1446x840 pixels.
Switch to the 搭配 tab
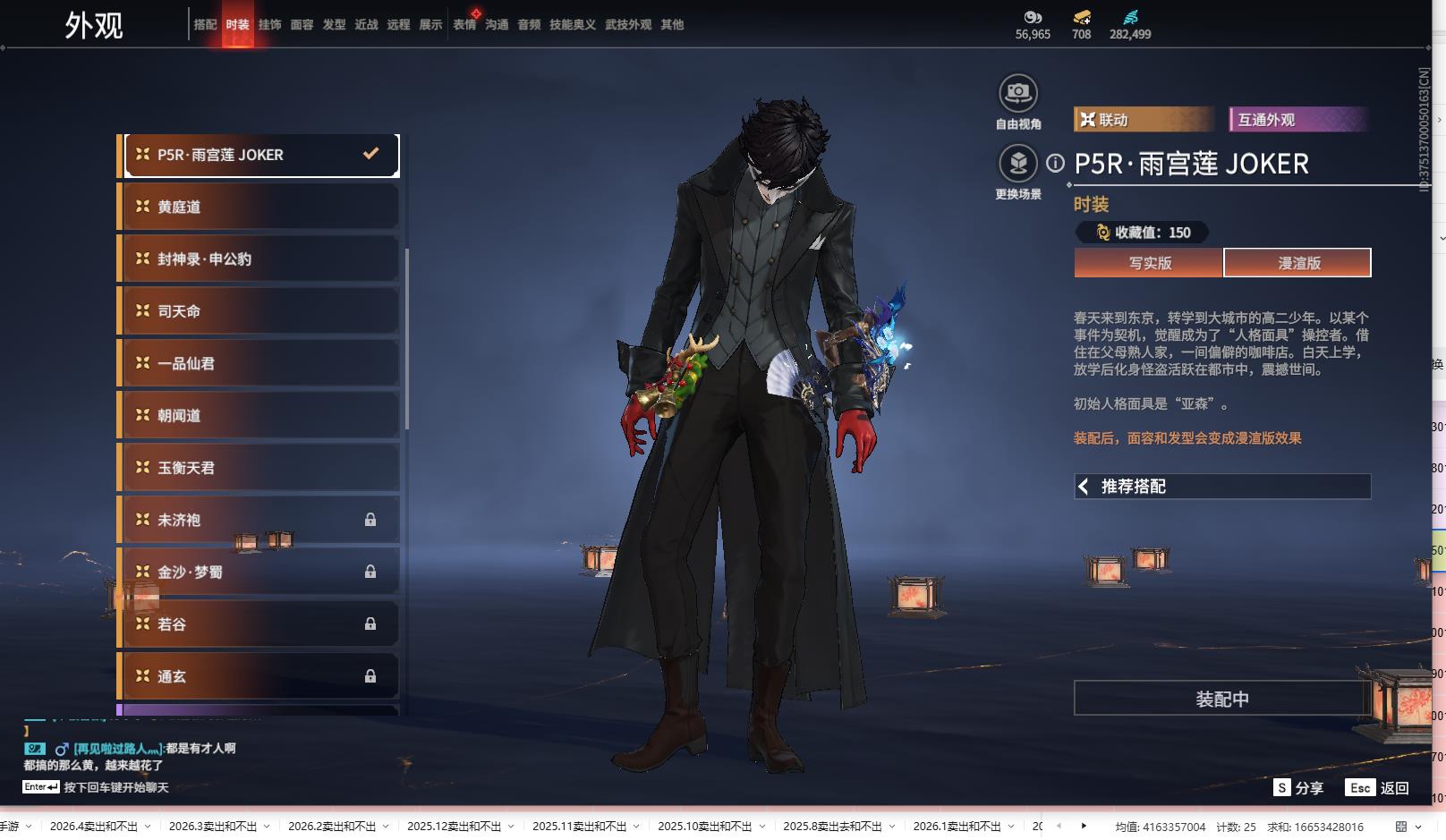click(x=205, y=25)
